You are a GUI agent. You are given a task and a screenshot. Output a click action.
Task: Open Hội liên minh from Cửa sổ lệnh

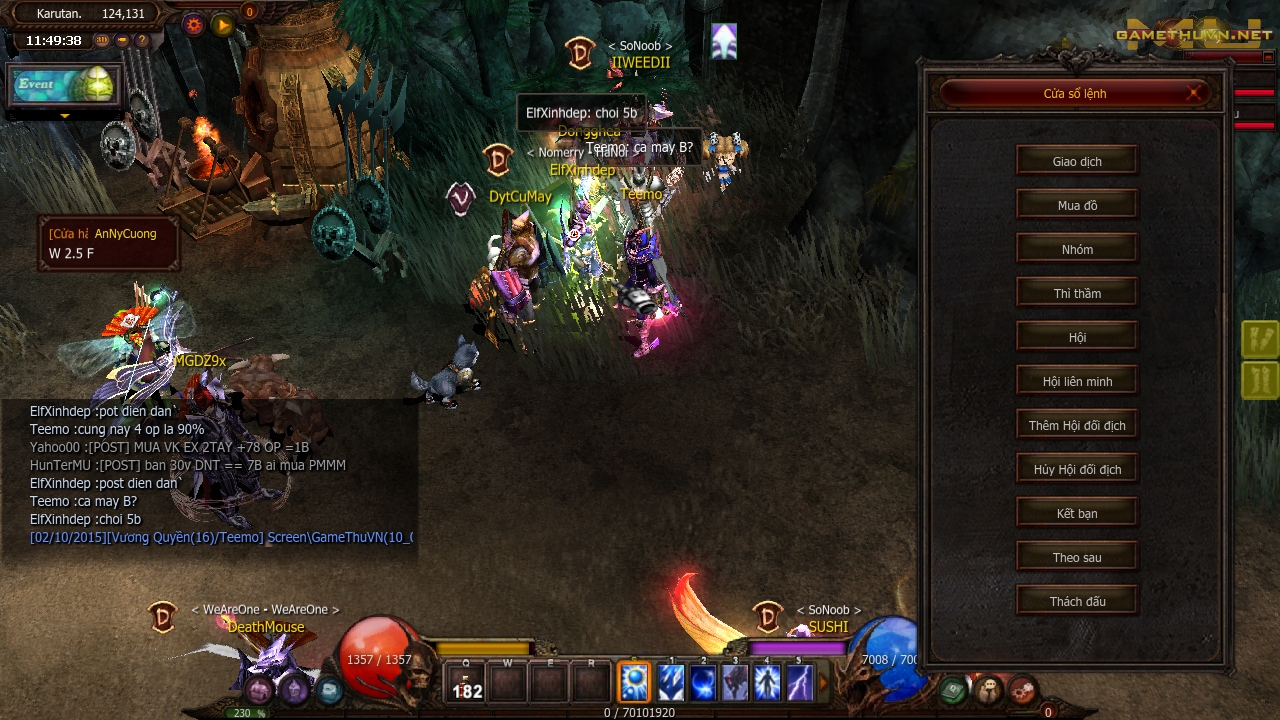[x=1077, y=380]
